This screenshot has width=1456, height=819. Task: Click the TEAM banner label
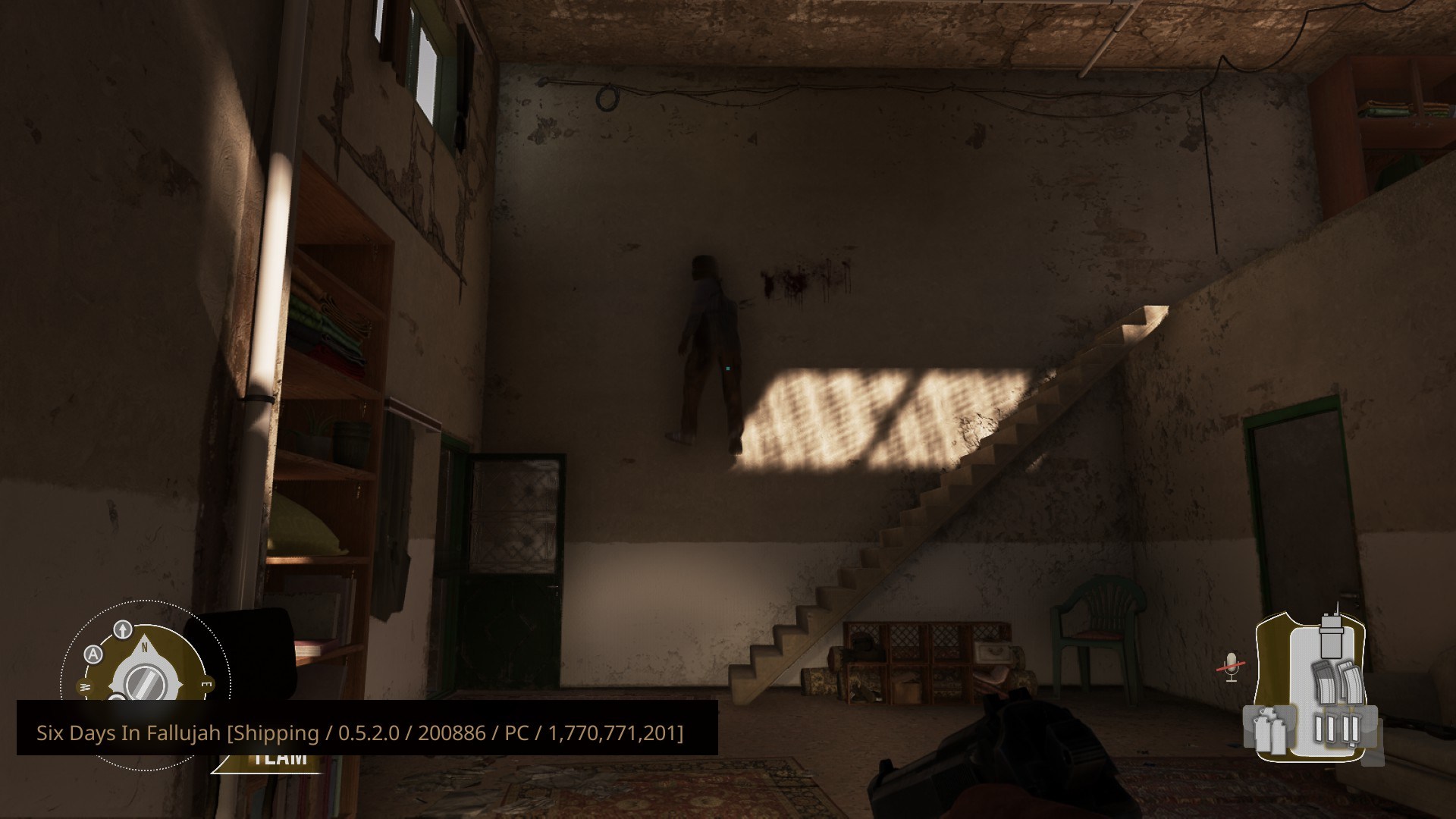280,758
